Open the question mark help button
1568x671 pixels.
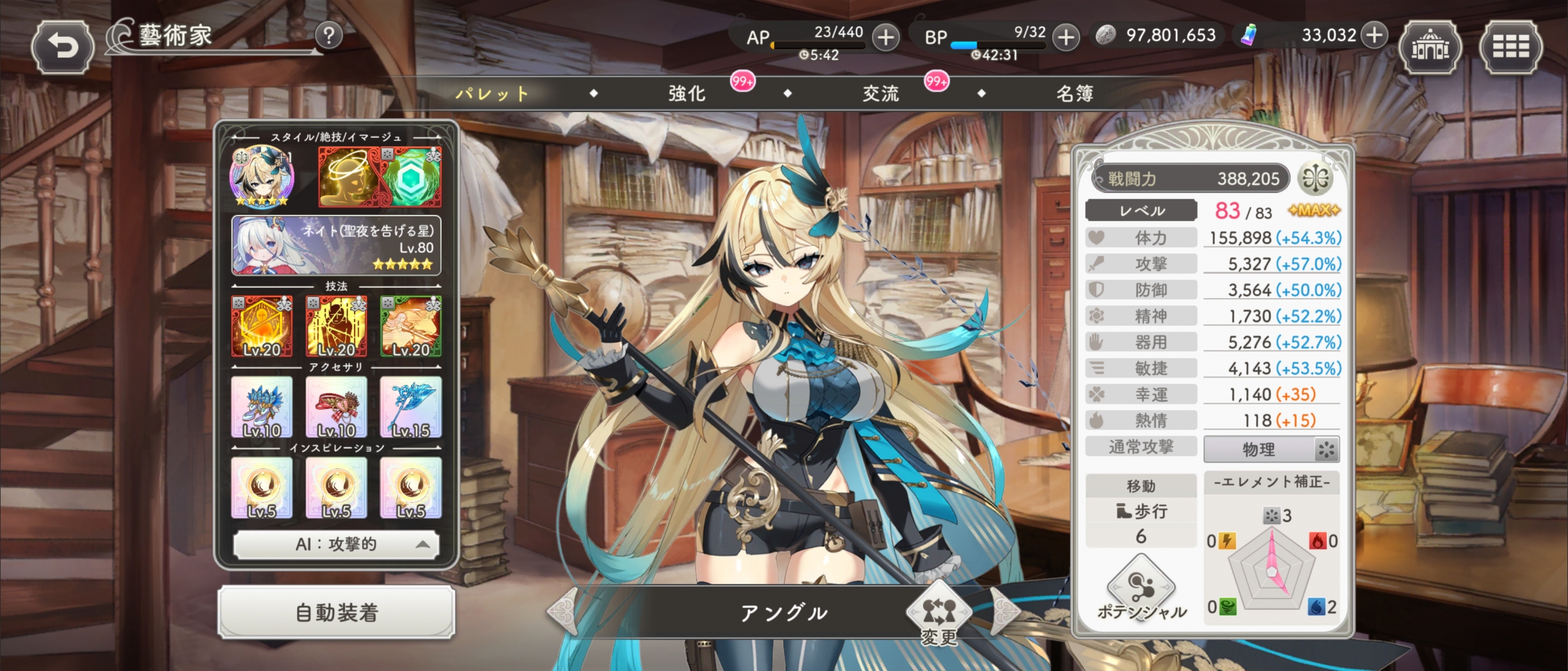pyautogui.click(x=329, y=35)
